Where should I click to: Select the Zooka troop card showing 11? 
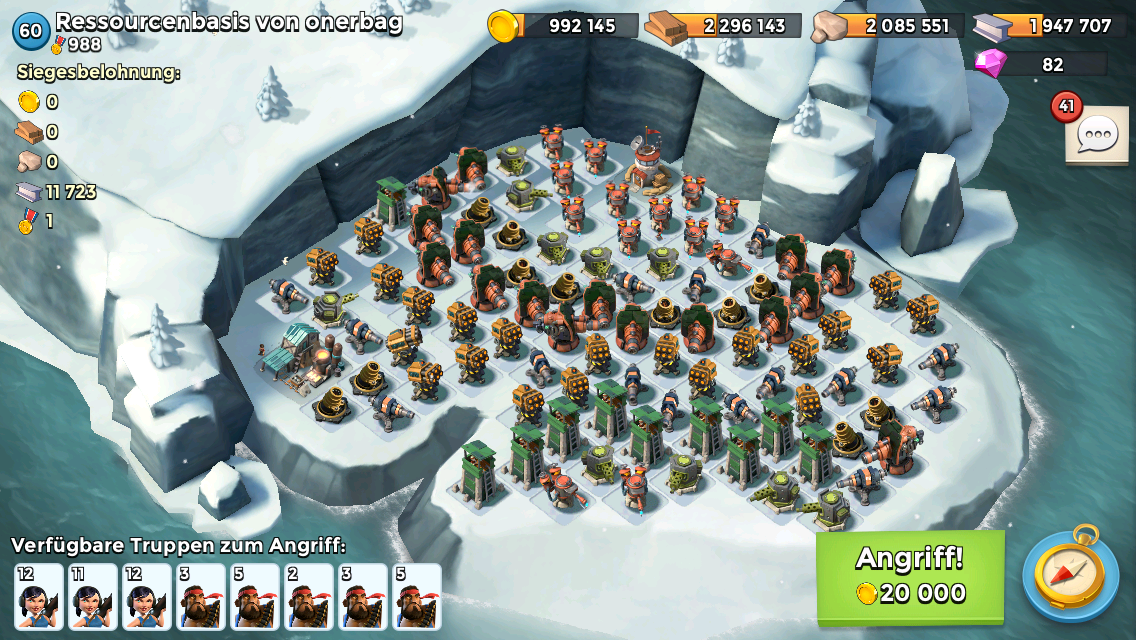click(92, 597)
